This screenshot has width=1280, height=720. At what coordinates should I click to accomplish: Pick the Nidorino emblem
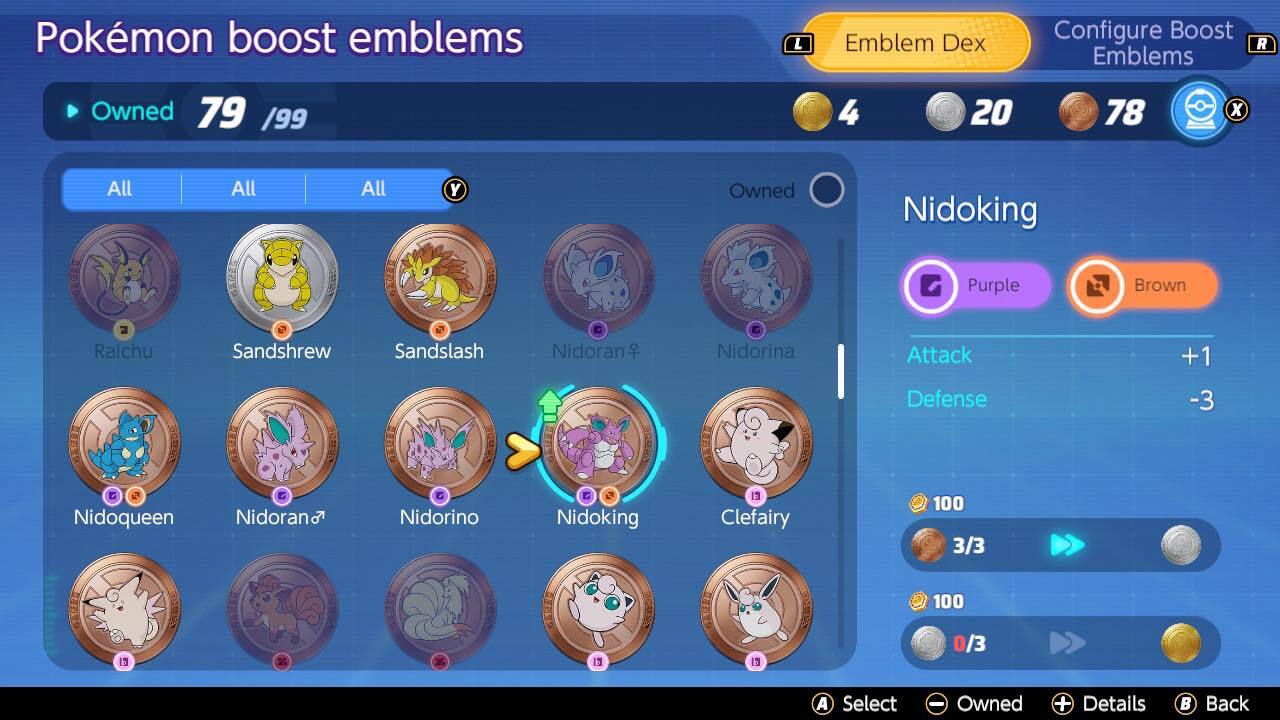point(439,443)
